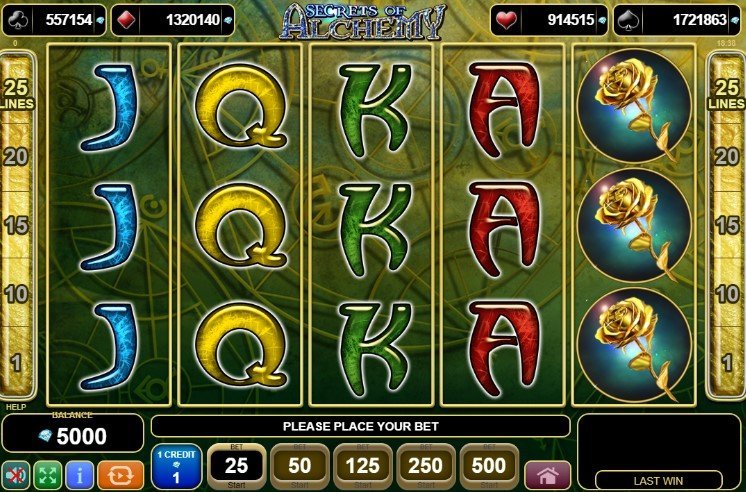
Task: Set 20 lines on left selector
Action: click(x=15, y=155)
